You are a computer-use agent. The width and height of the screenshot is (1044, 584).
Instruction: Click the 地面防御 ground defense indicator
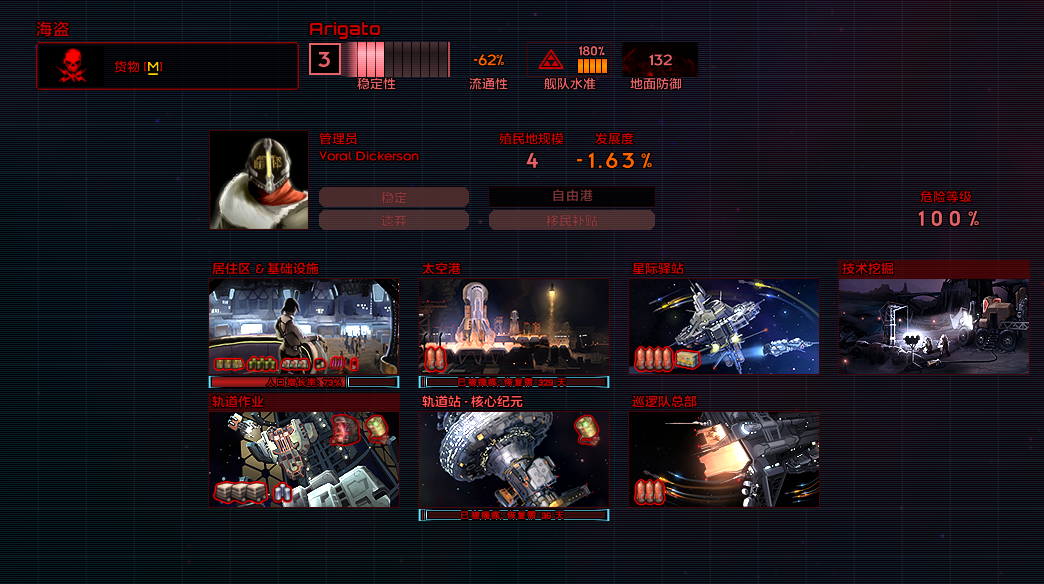(660, 60)
